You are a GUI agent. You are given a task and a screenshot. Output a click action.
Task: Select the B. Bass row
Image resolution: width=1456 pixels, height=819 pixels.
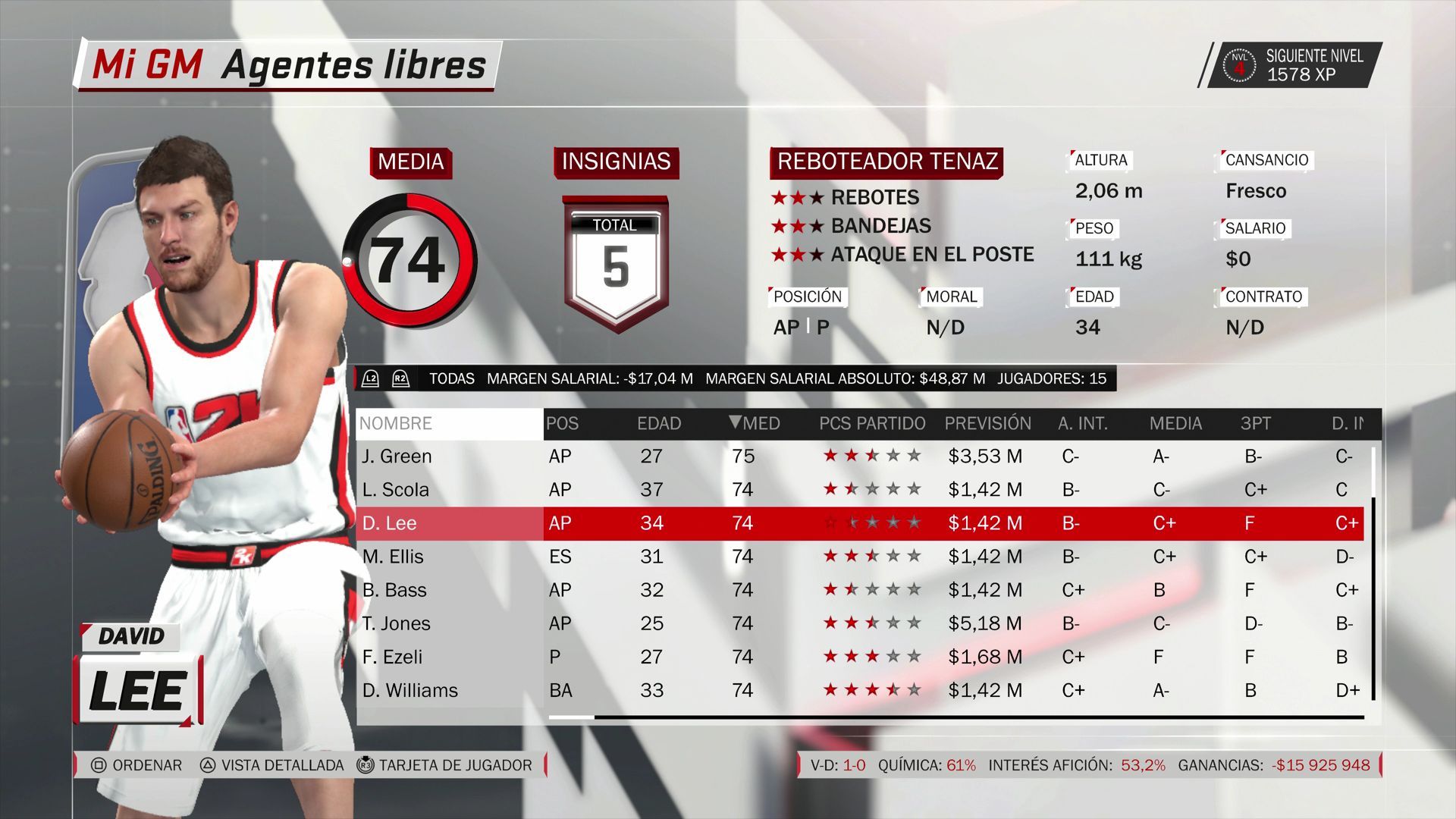394,590
